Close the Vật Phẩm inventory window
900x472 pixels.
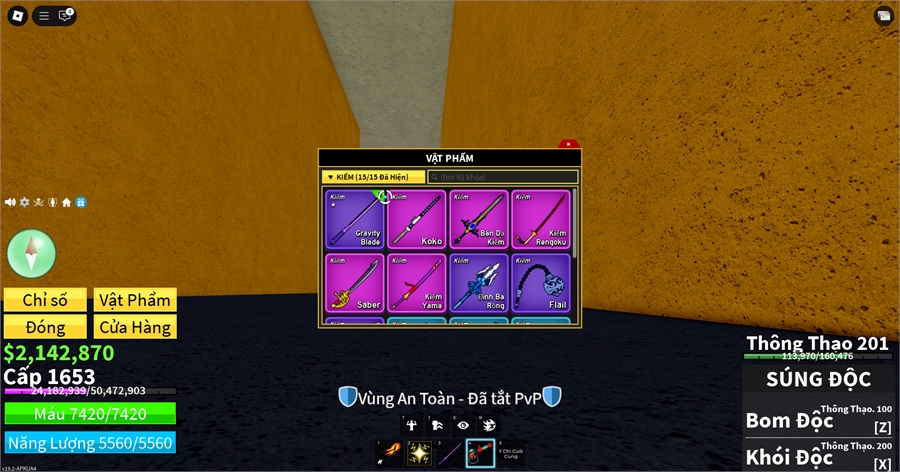click(568, 145)
